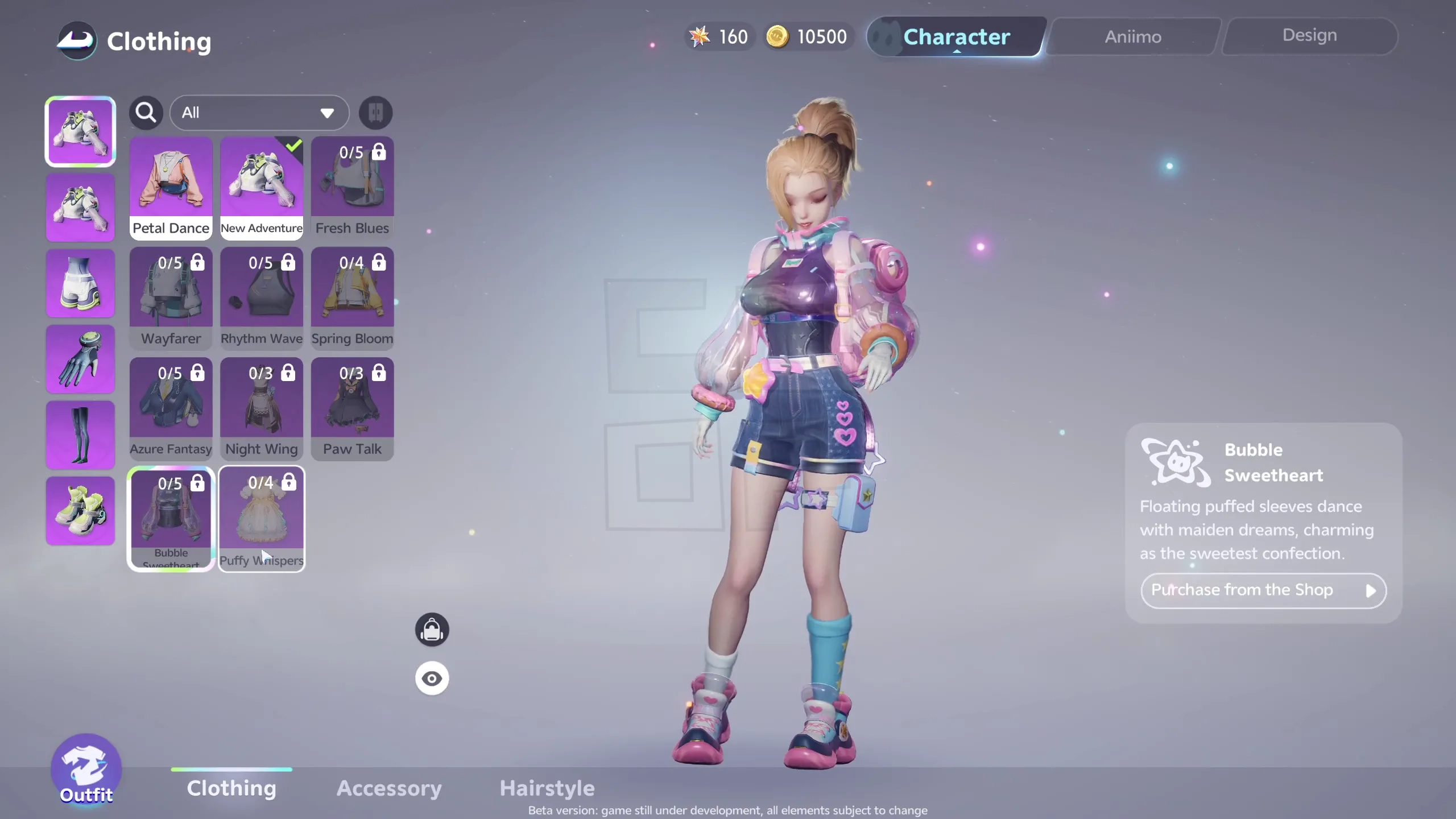Select the shorts category in the left sidebar
1456x819 pixels.
pos(80,283)
